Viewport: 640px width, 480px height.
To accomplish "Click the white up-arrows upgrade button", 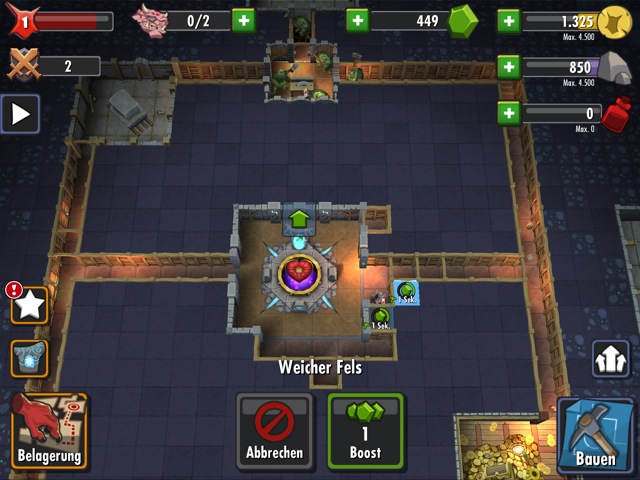I will point(610,359).
